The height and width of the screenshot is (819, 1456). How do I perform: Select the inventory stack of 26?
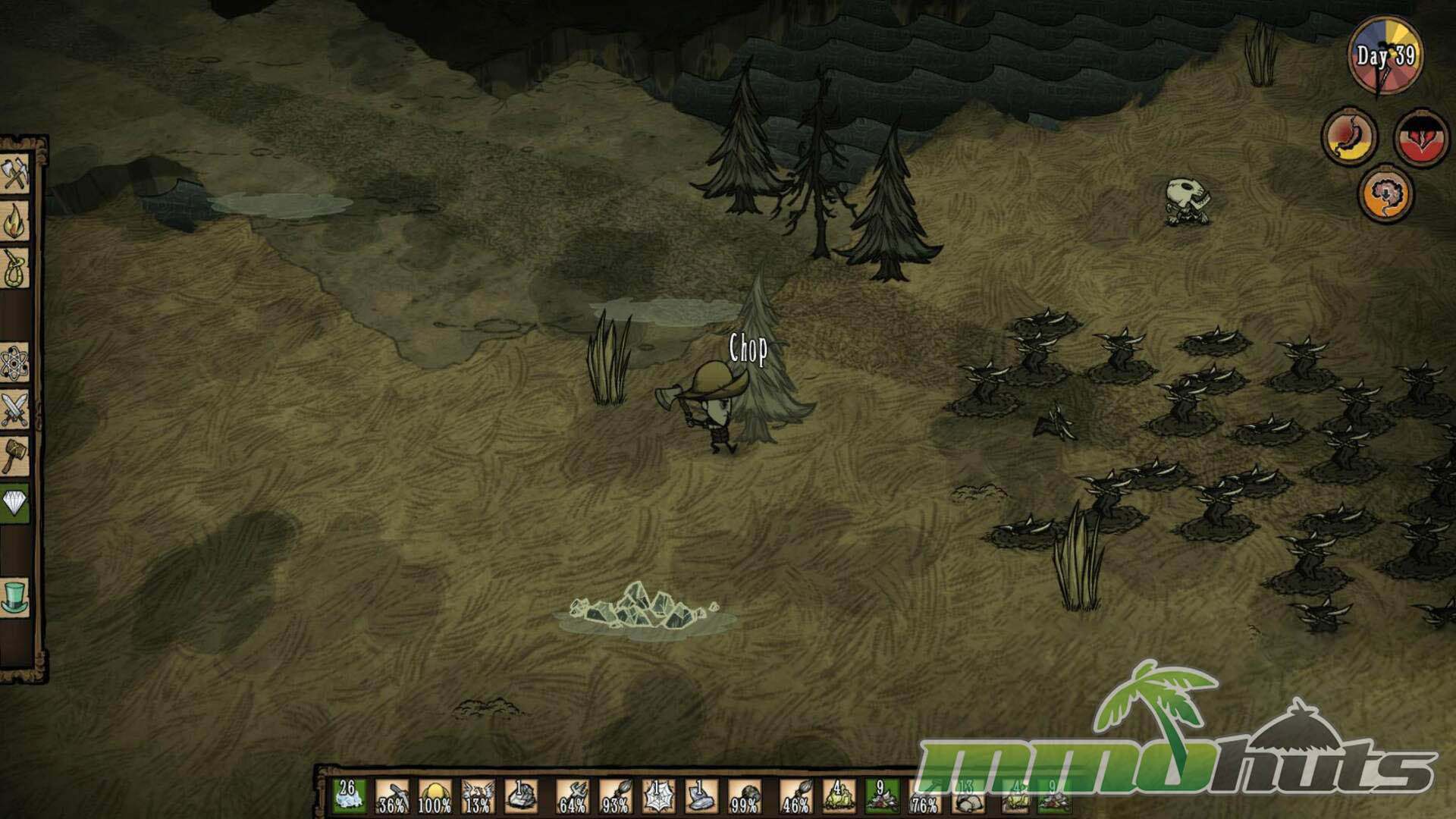point(349,796)
